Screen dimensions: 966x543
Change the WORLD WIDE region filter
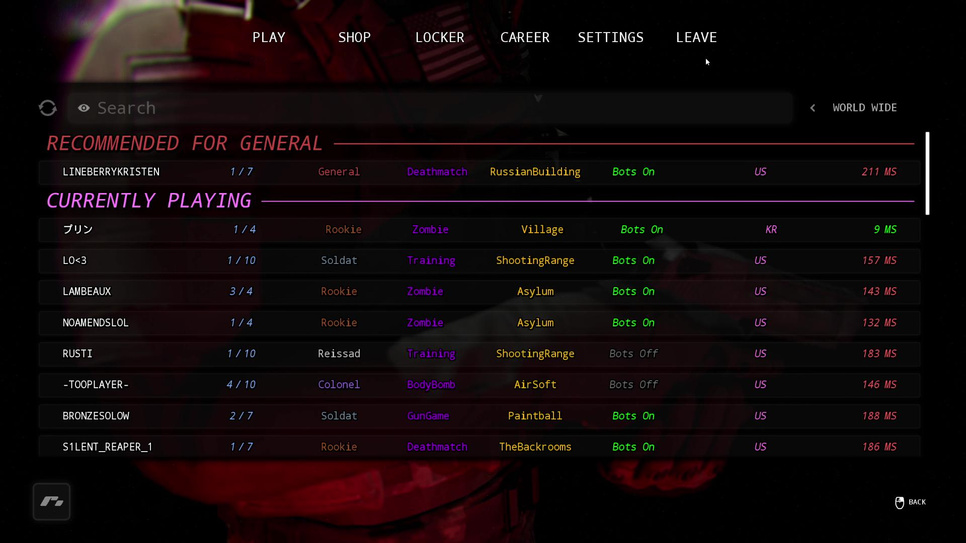tap(855, 108)
